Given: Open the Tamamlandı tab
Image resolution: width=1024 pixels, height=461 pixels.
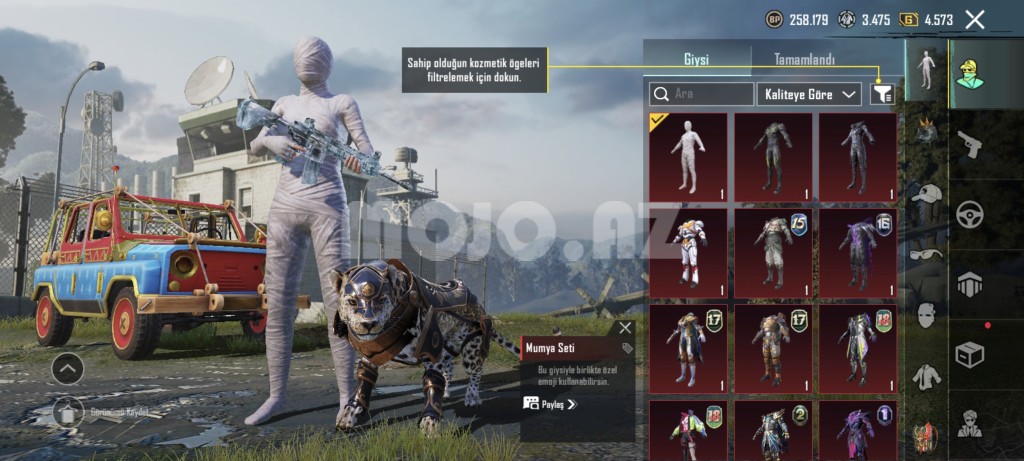Looking at the screenshot, I should point(804,60).
